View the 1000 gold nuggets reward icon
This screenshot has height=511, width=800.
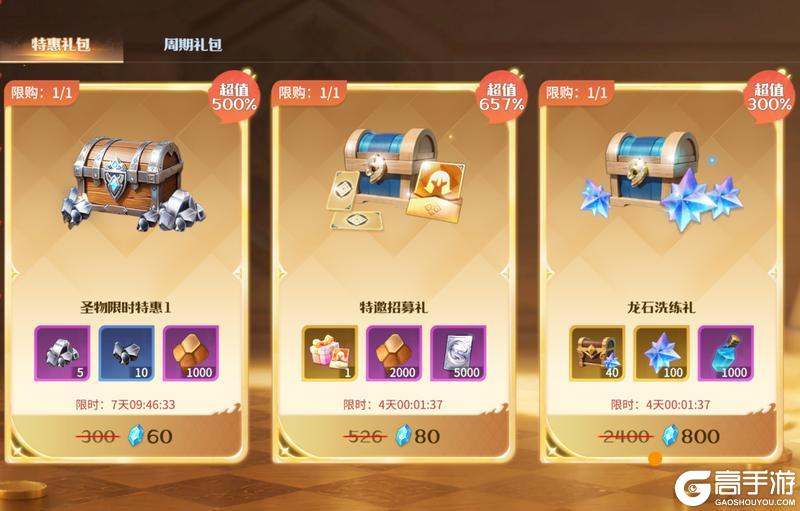(190, 353)
